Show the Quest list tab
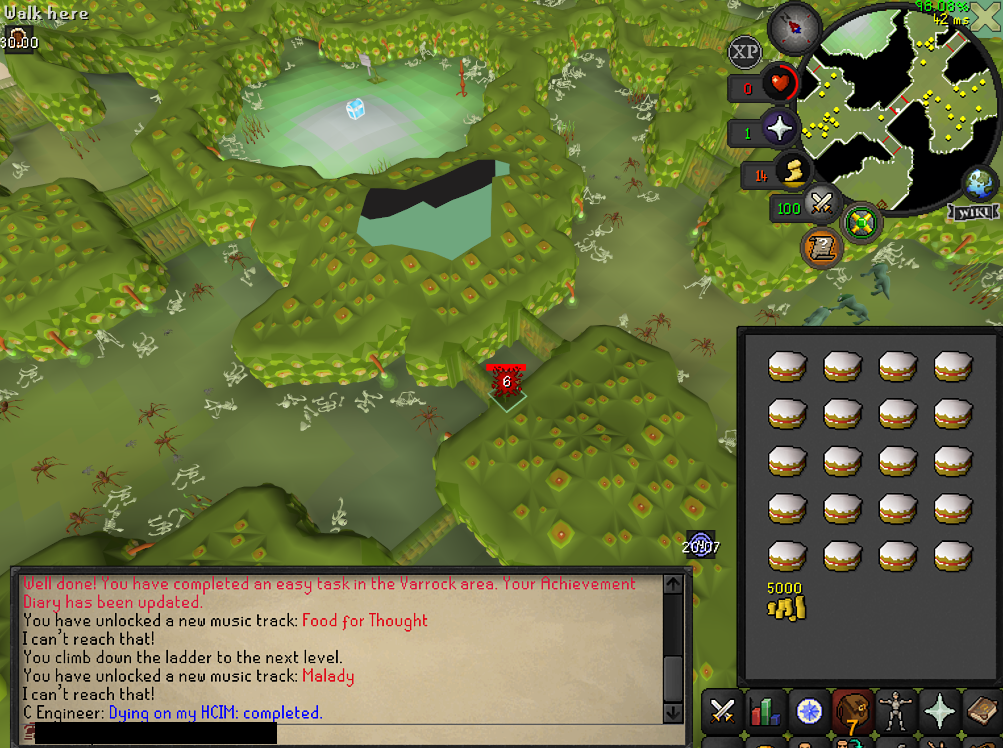This screenshot has width=1003, height=748. 809,711
